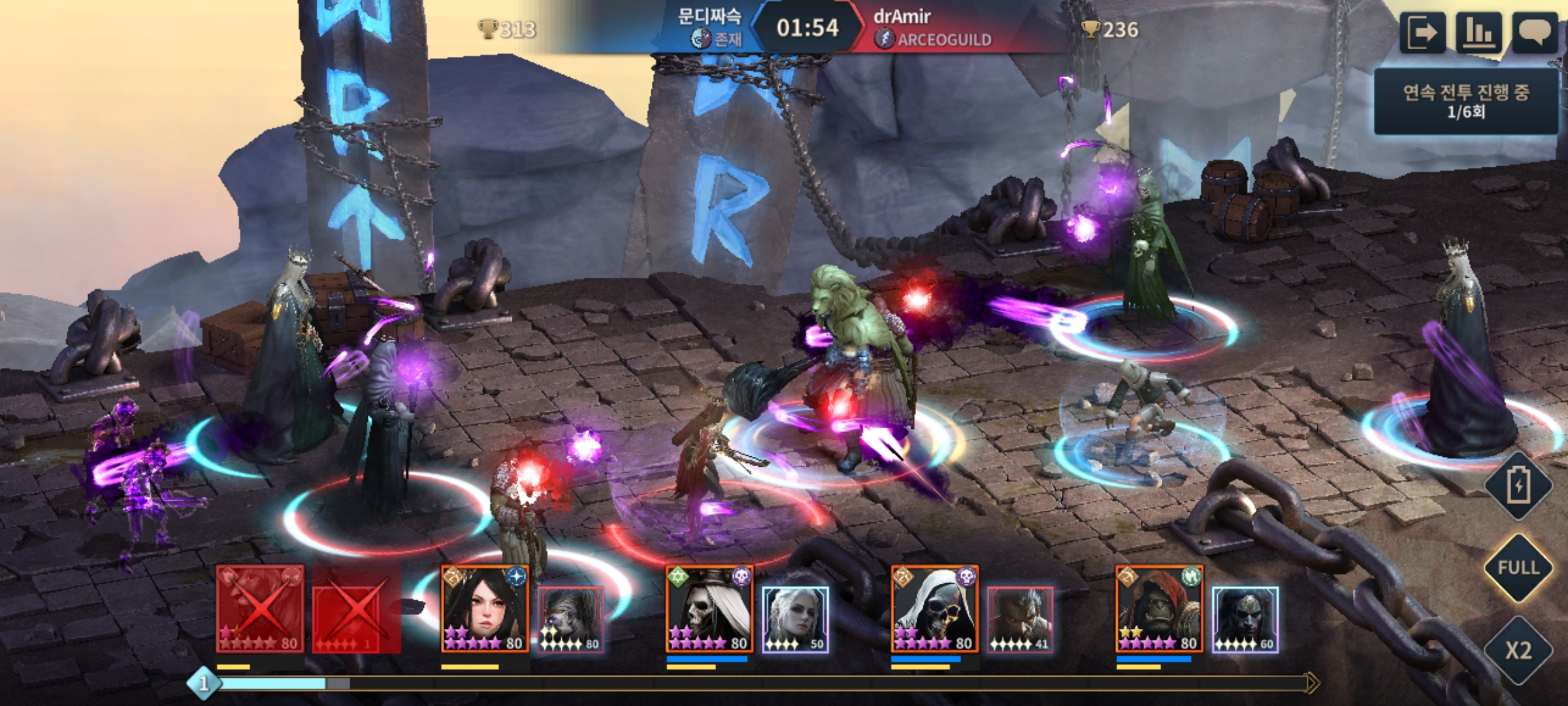
Task: Select the dark-haired woman hero portrait
Action: (x=485, y=609)
